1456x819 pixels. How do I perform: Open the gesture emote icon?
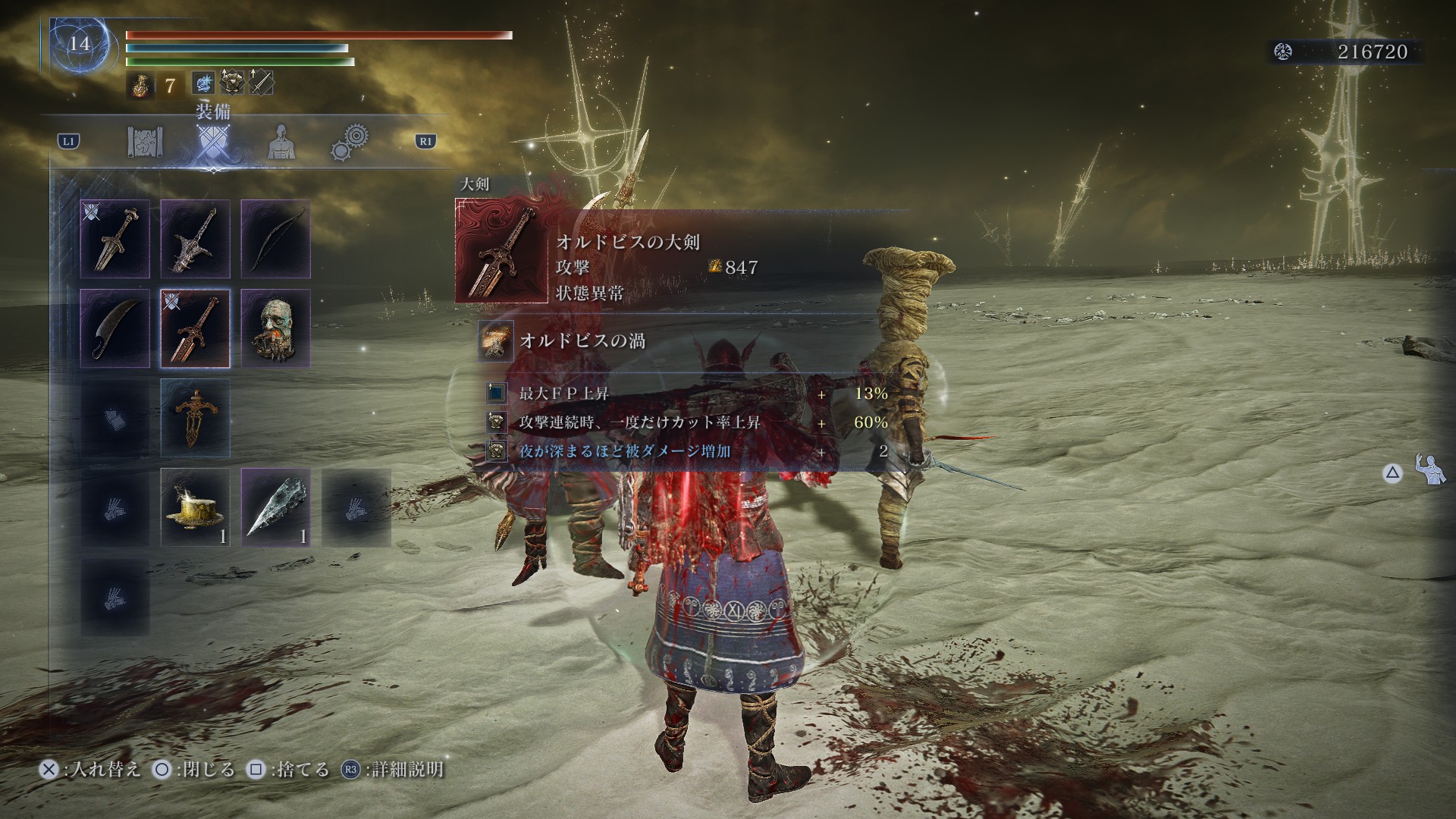(1430, 471)
